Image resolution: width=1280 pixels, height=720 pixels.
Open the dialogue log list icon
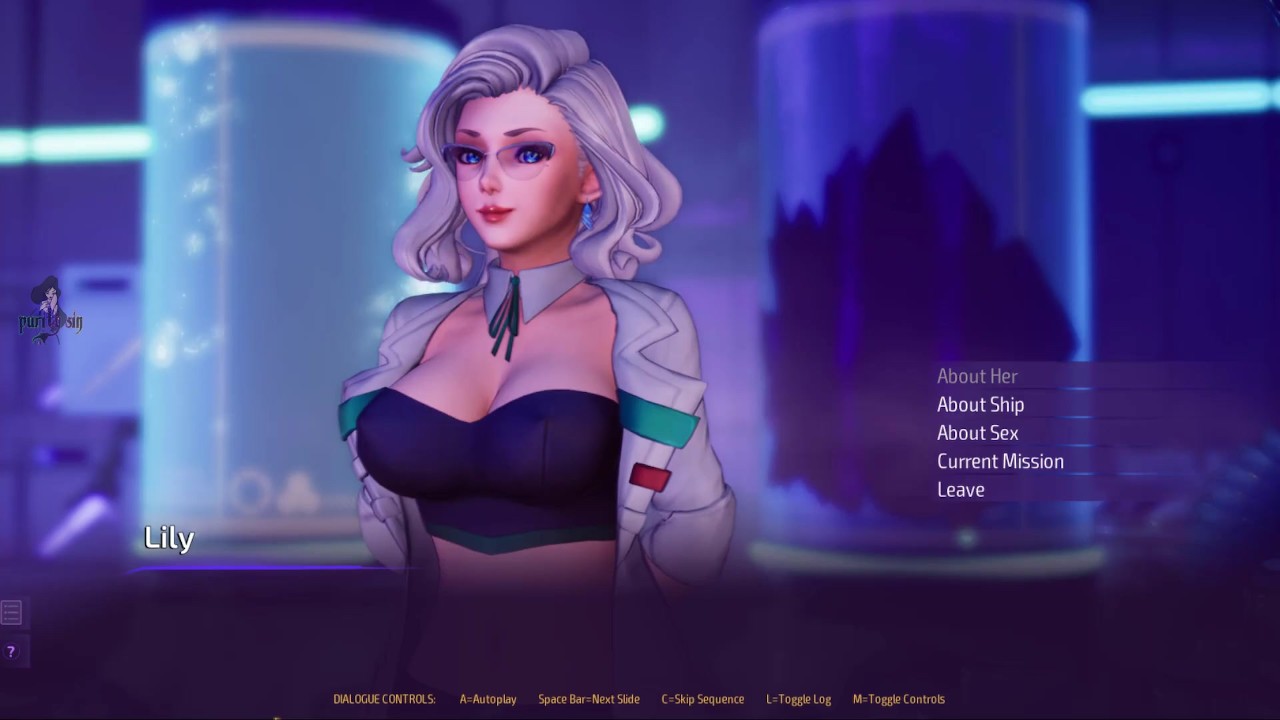coord(11,612)
